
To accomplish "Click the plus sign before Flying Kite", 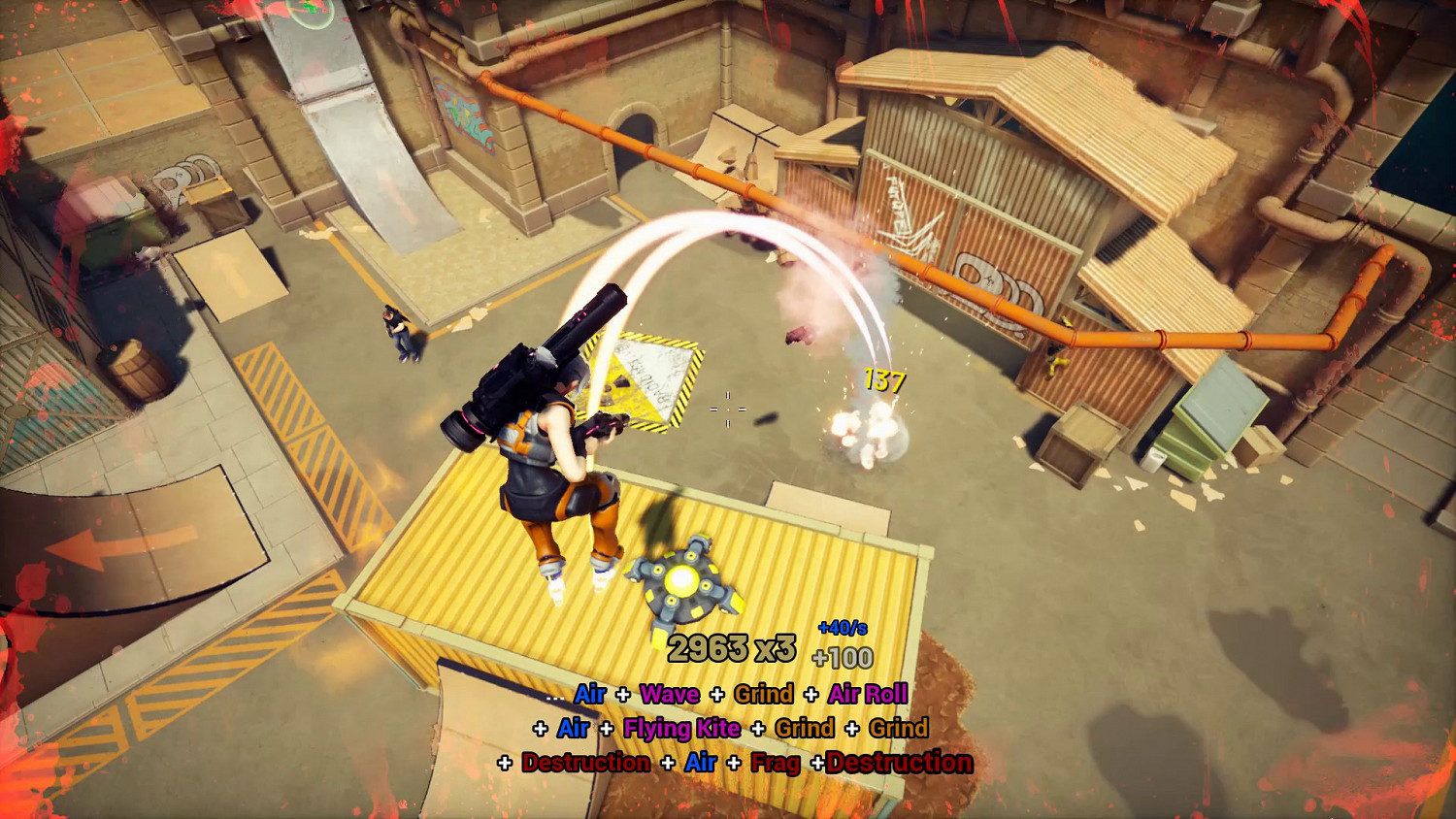I will coord(607,729).
